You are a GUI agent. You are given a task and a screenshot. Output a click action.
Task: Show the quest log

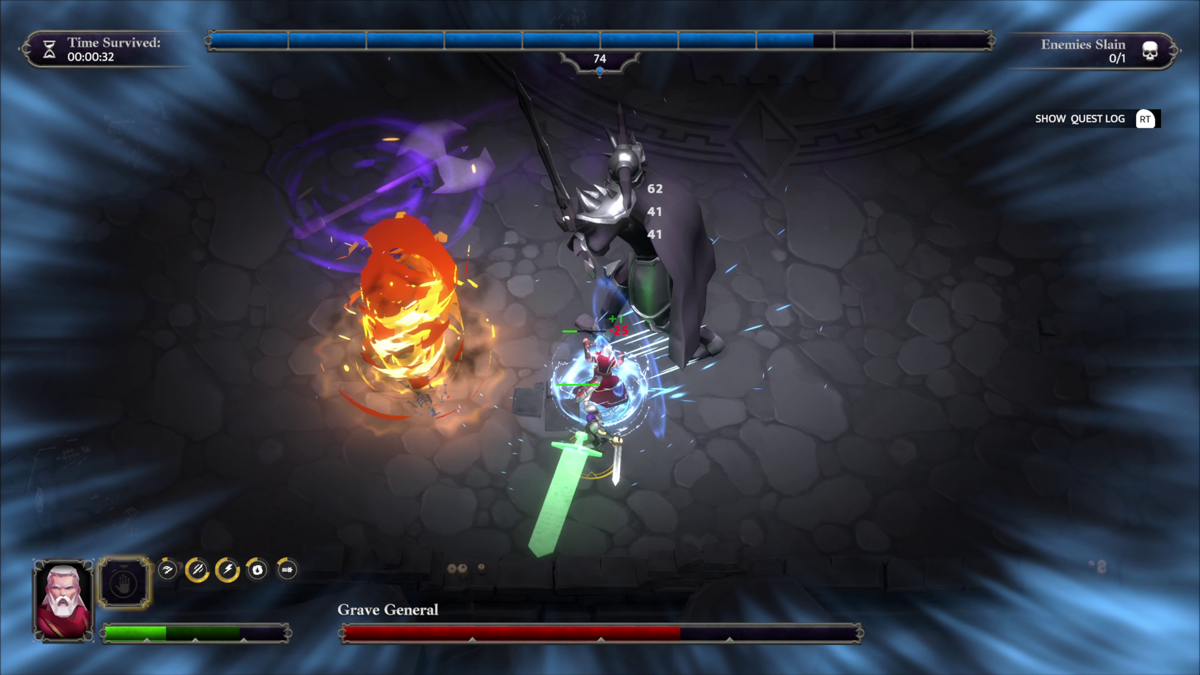tap(1096, 119)
